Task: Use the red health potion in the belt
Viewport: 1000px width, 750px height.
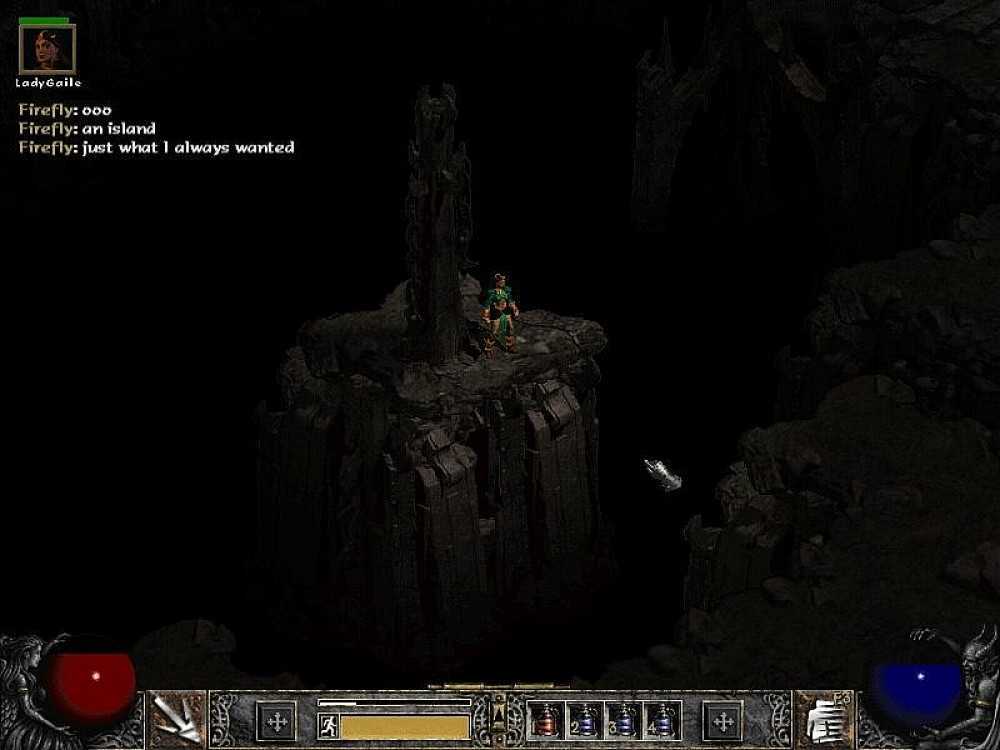Action: pos(546,720)
